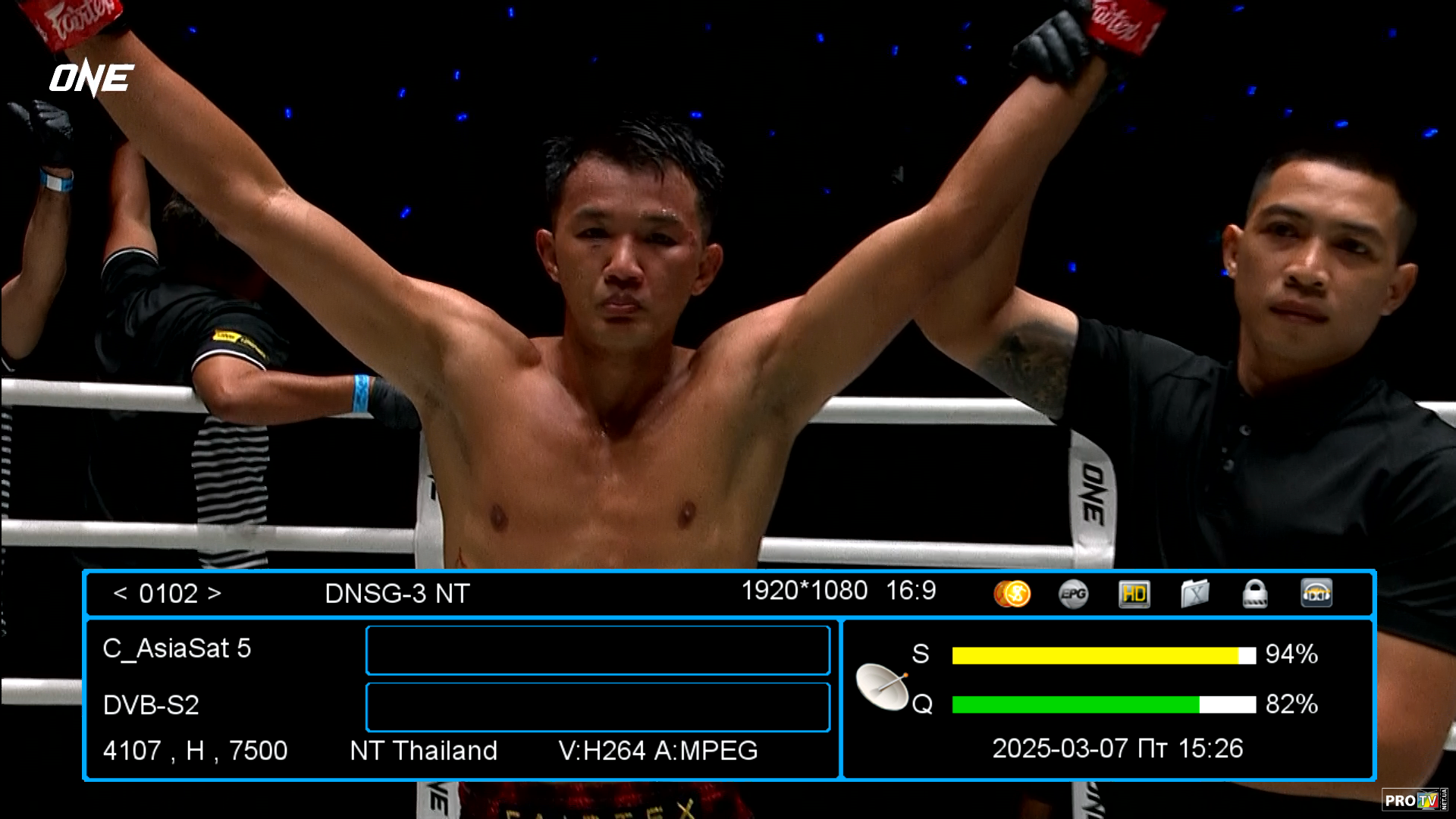Click the gold dollar coin icon

point(1012,594)
